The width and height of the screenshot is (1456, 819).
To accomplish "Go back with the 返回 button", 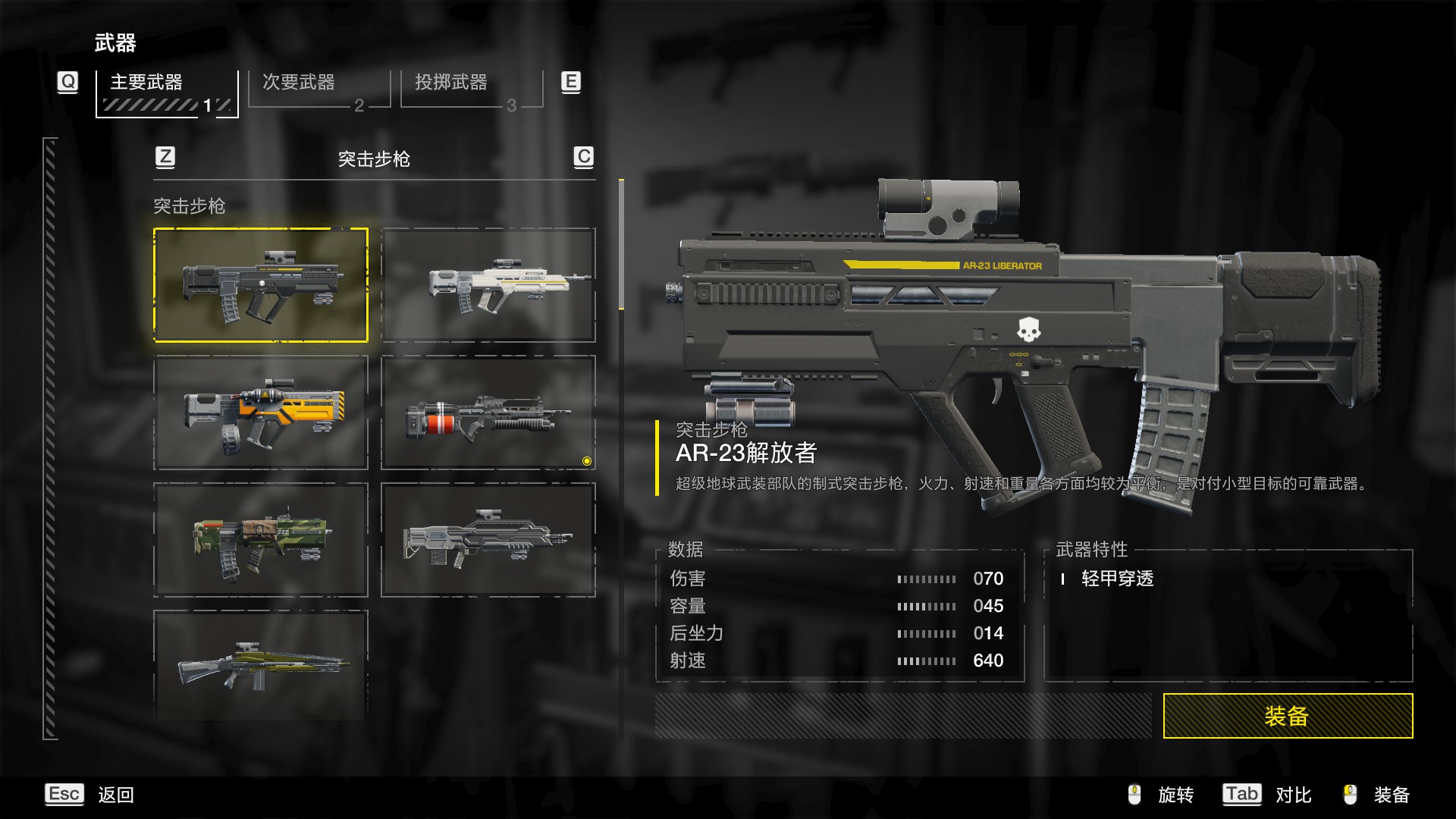I will click(x=115, y=795).
